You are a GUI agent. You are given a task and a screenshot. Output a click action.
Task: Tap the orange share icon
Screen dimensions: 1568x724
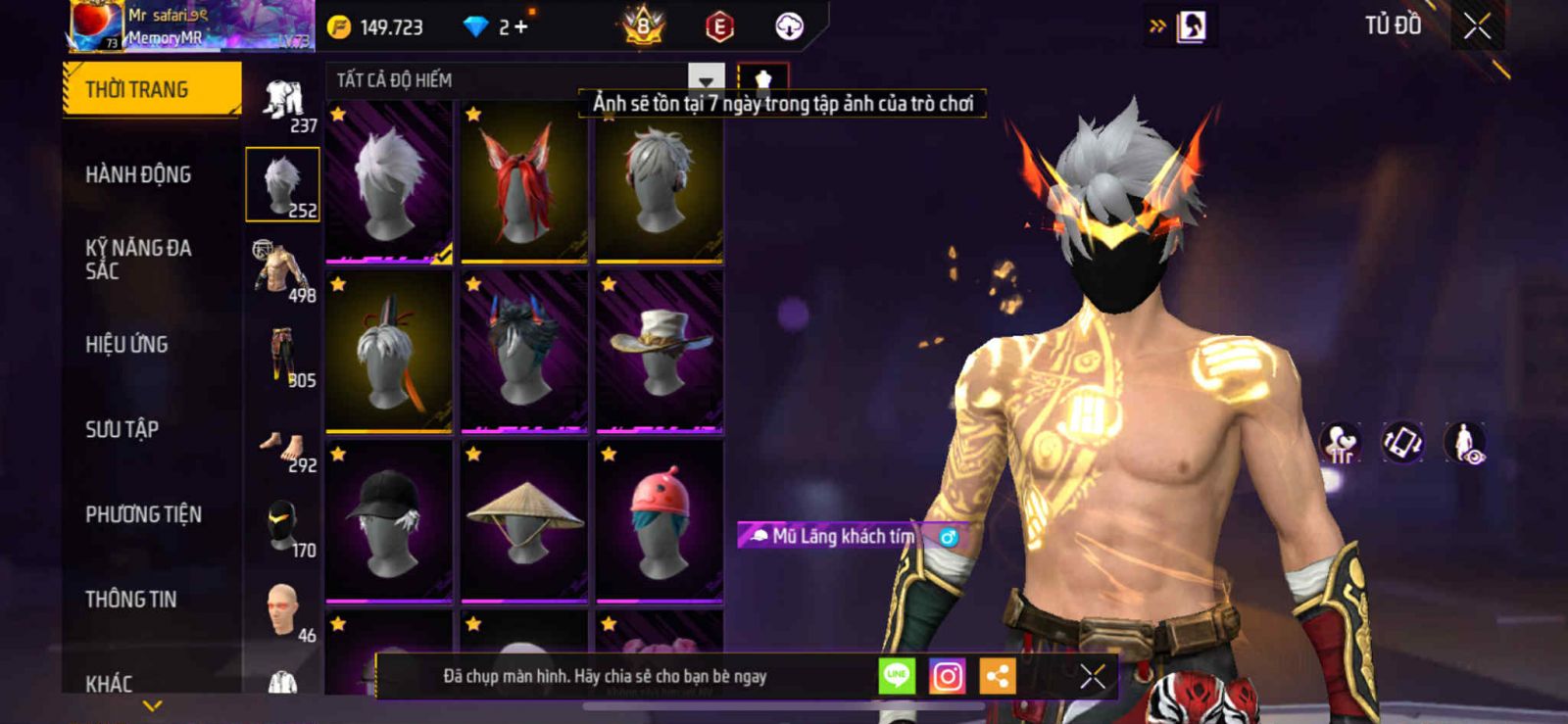pyautogui.click(x=998, y=676)
